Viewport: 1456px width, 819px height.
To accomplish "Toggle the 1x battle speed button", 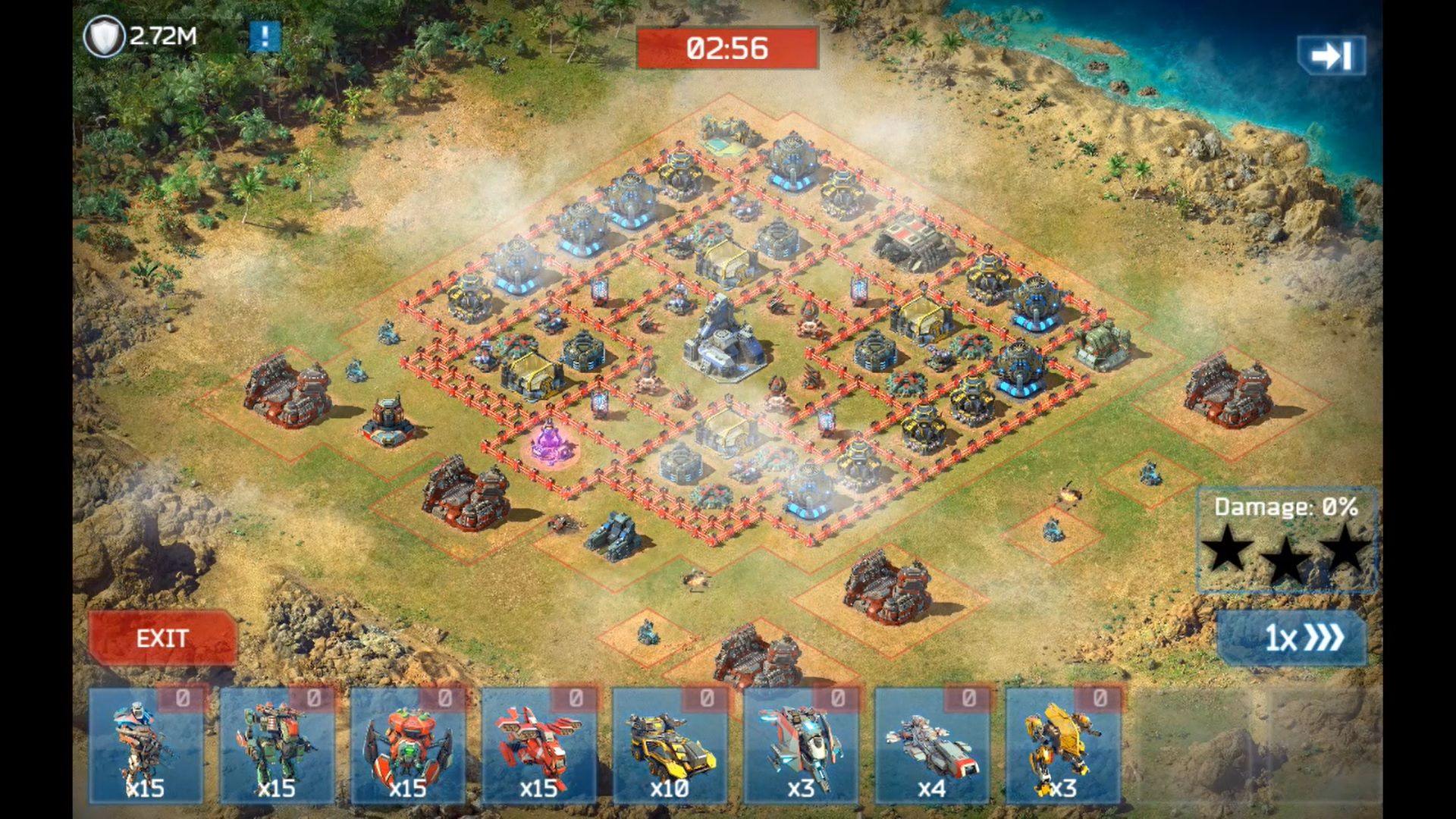I will 1292,638.
